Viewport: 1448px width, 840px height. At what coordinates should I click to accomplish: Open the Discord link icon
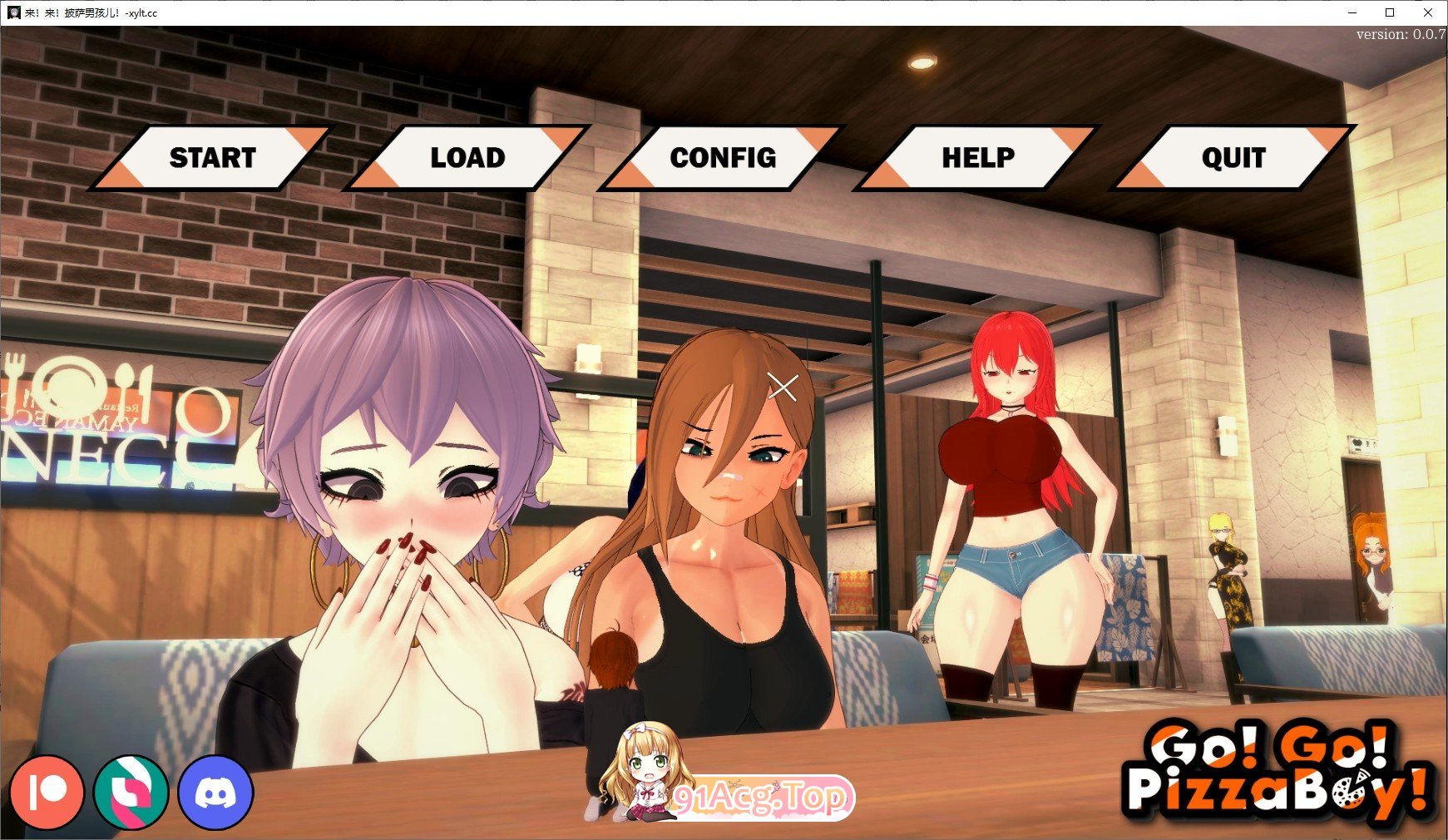click(x=215, y=793)
